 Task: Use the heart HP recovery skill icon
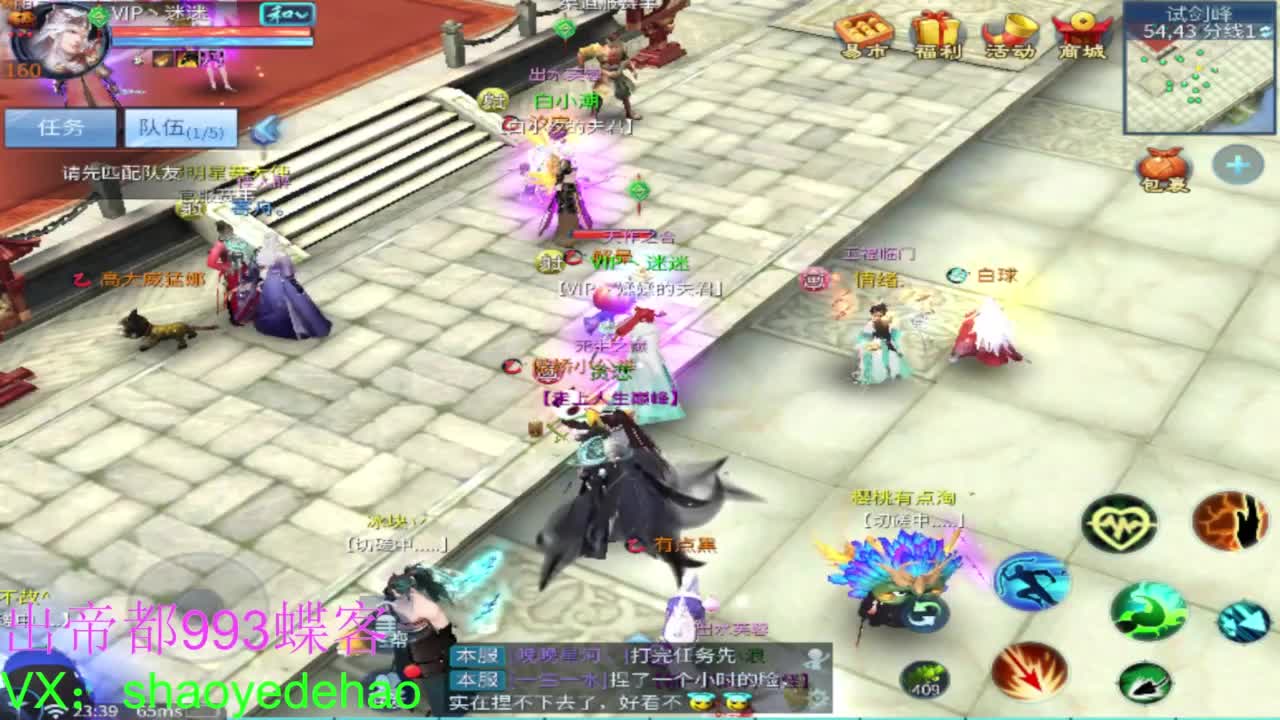coord(1117,523)
